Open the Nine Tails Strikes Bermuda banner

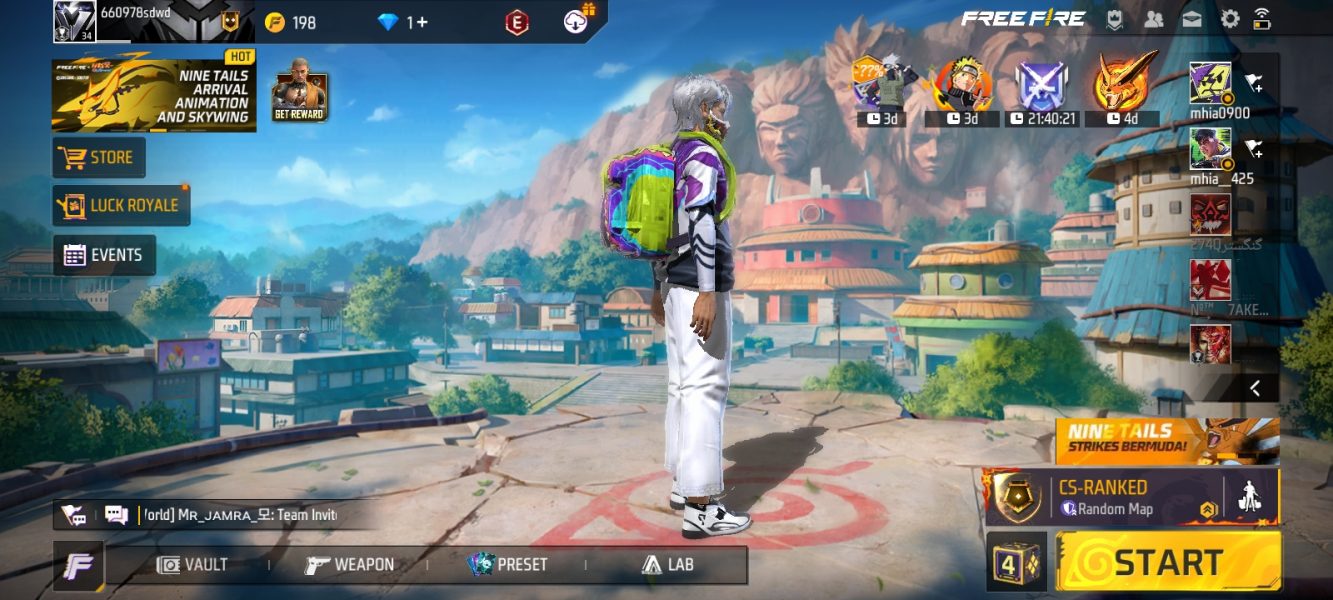[x=1166, y=441]
